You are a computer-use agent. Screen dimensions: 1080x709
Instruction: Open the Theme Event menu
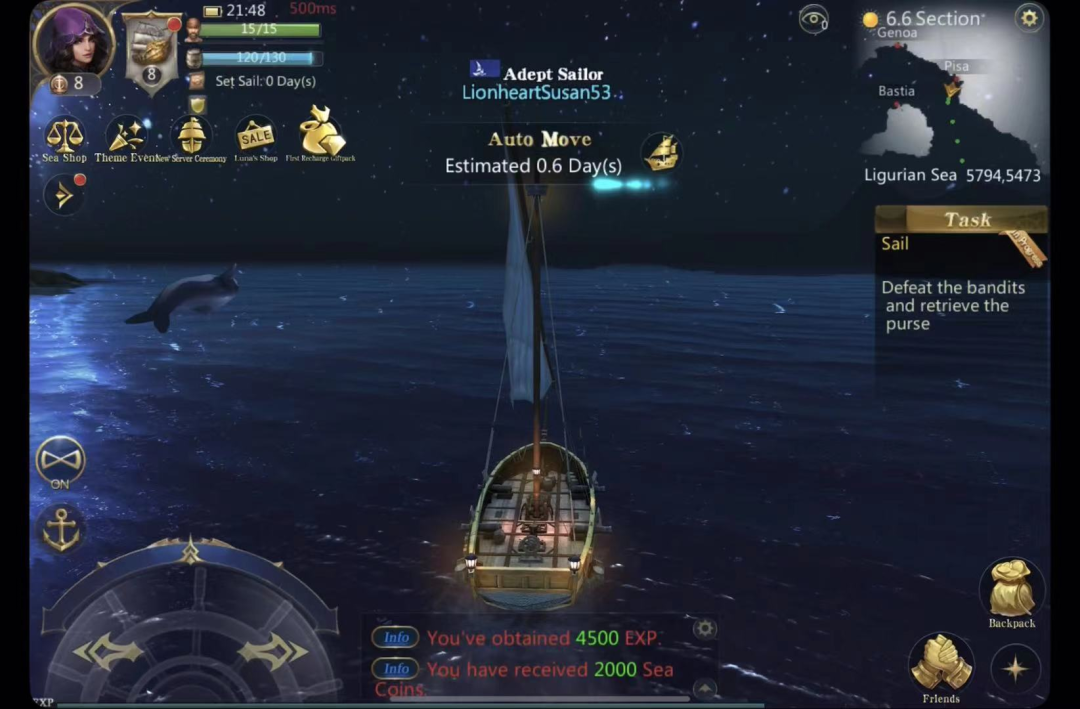tap(126, 138)
